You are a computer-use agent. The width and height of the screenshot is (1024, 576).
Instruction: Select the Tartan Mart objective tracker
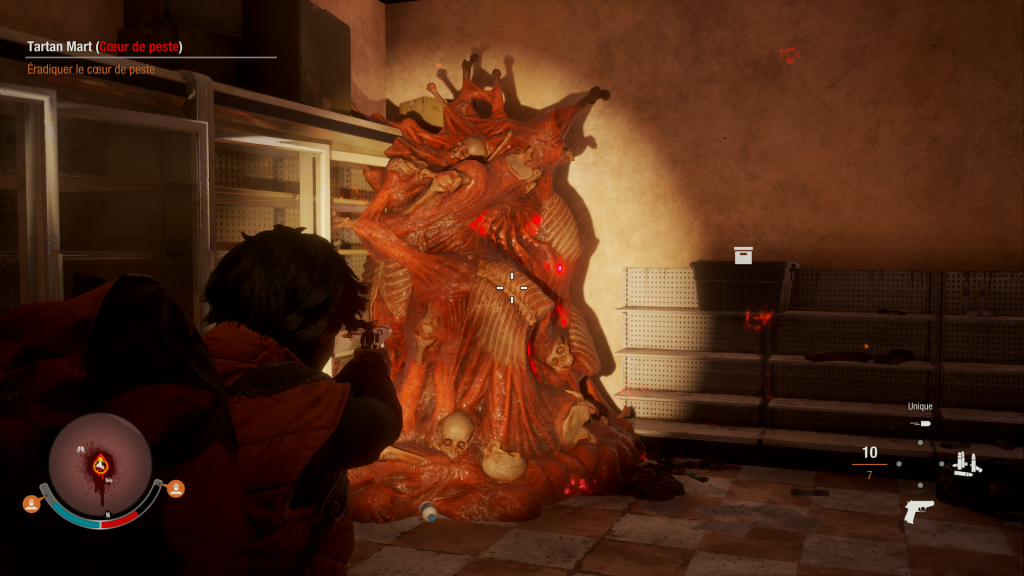tap(105, 47)
